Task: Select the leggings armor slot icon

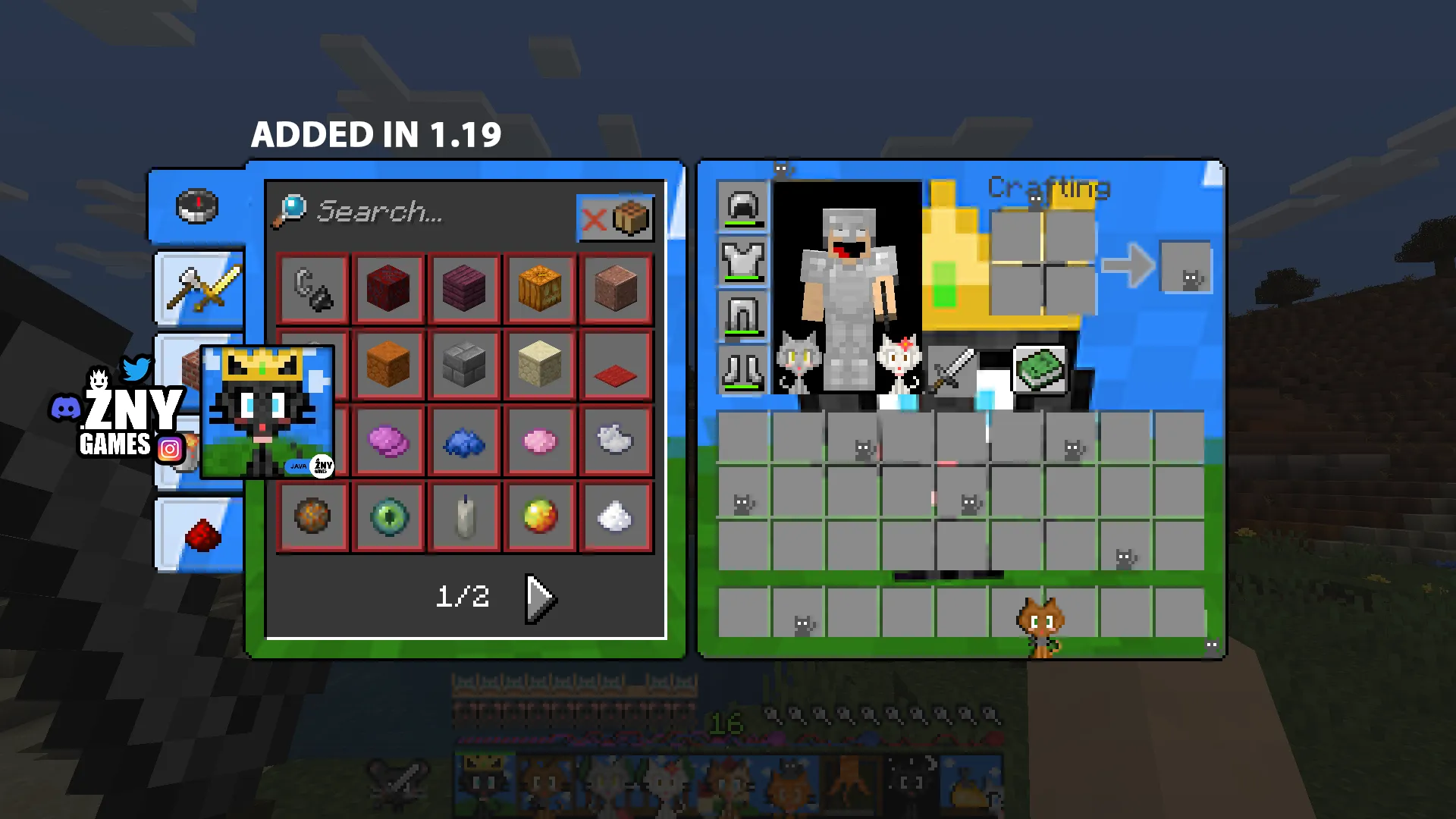Action: tap(742, 317)
